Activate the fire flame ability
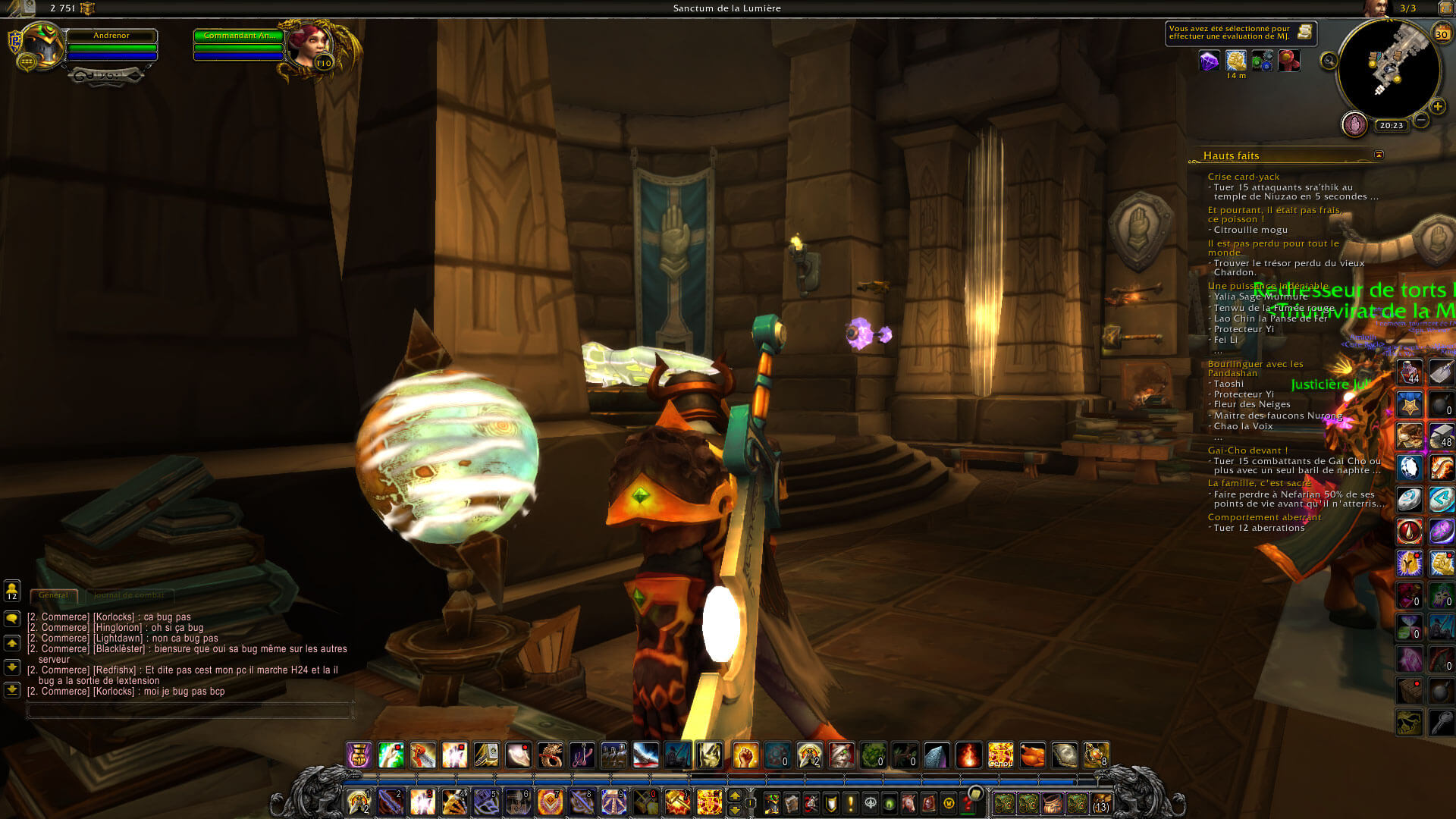1456x819 pixels. 968,755
